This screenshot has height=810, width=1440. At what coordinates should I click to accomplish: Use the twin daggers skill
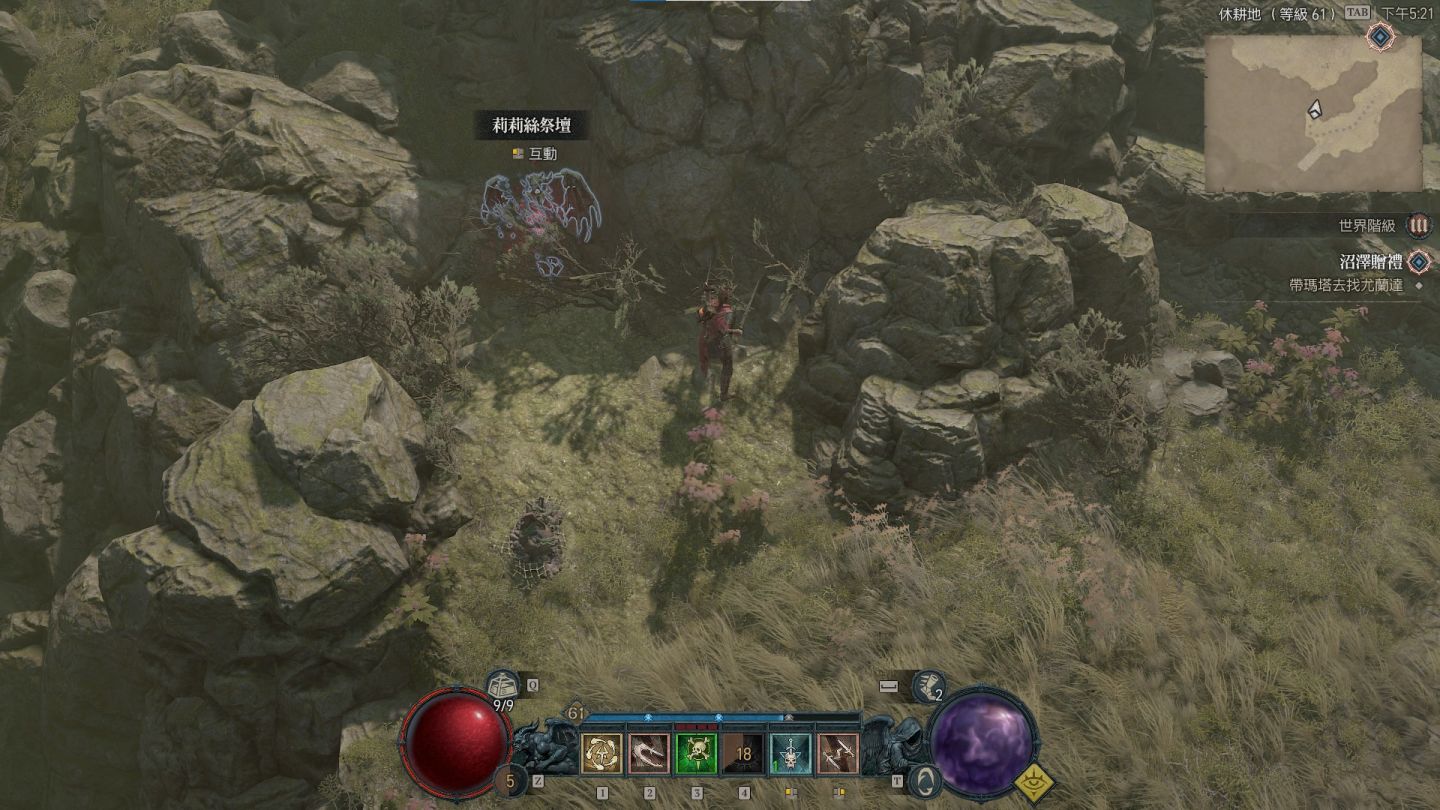pos(837,753)
